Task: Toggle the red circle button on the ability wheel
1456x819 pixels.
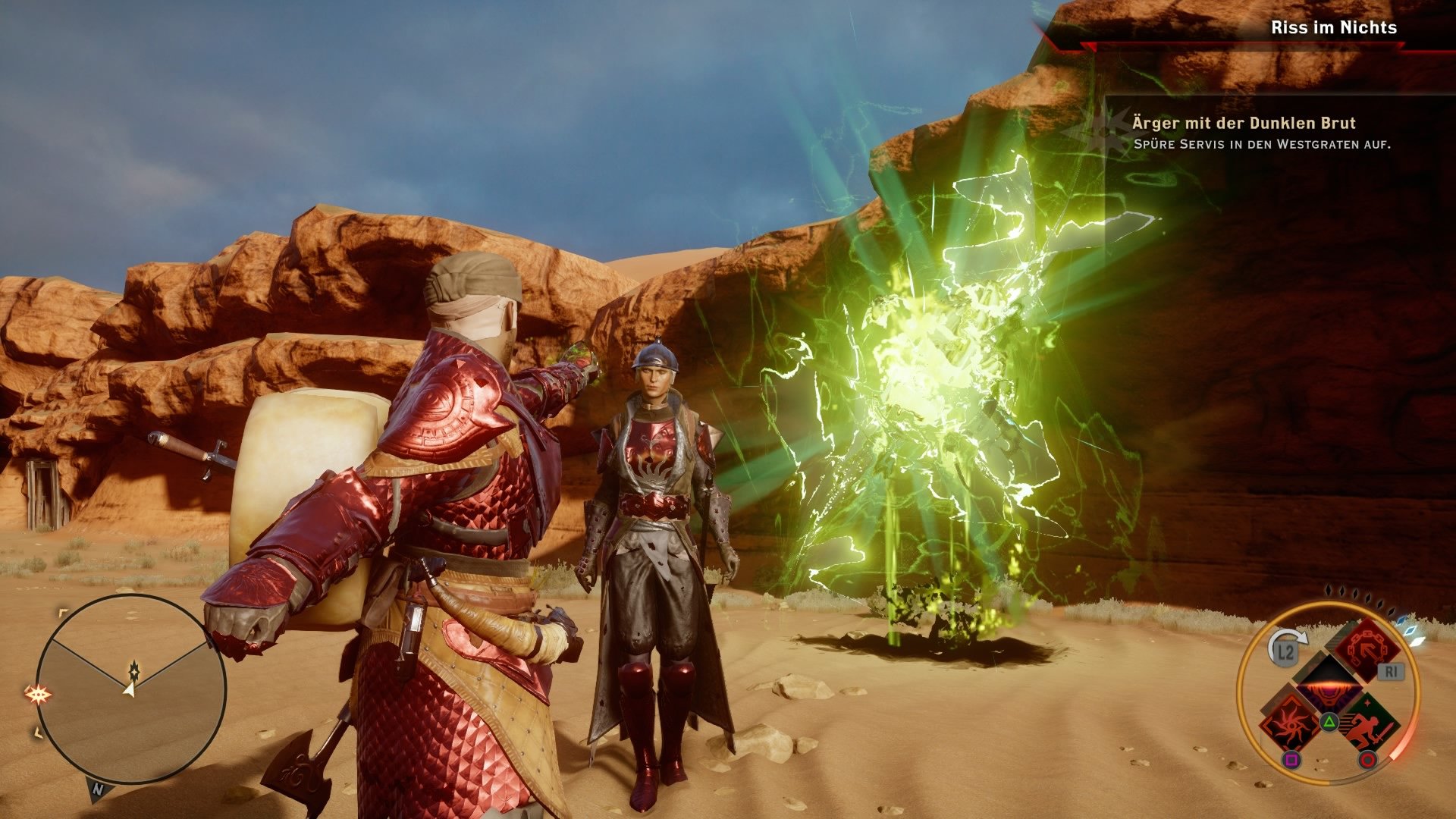Action: 1367,760
